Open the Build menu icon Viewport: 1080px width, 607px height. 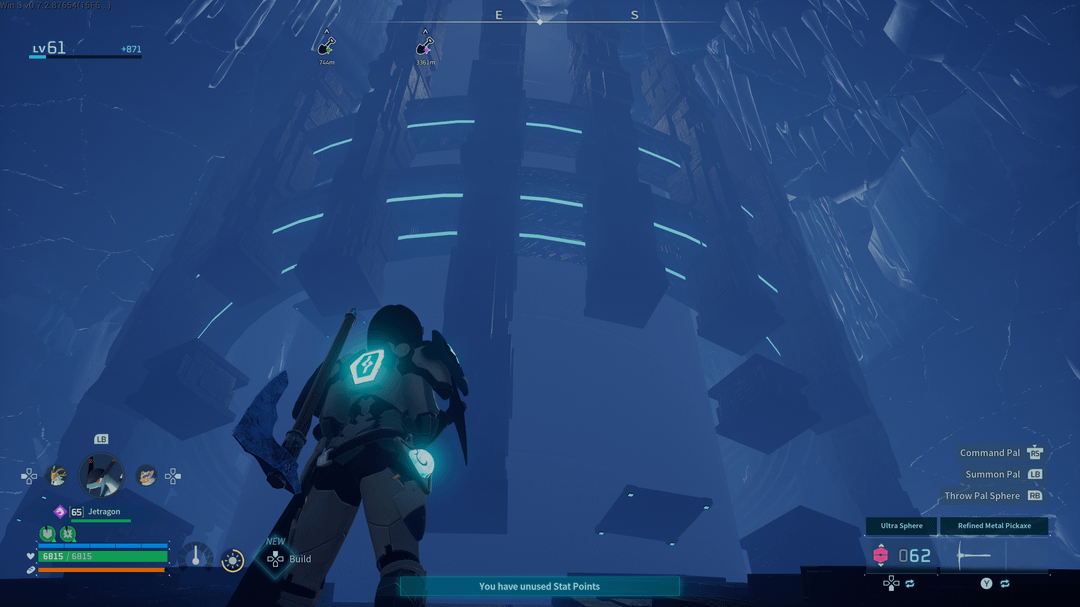coord(275,559)
